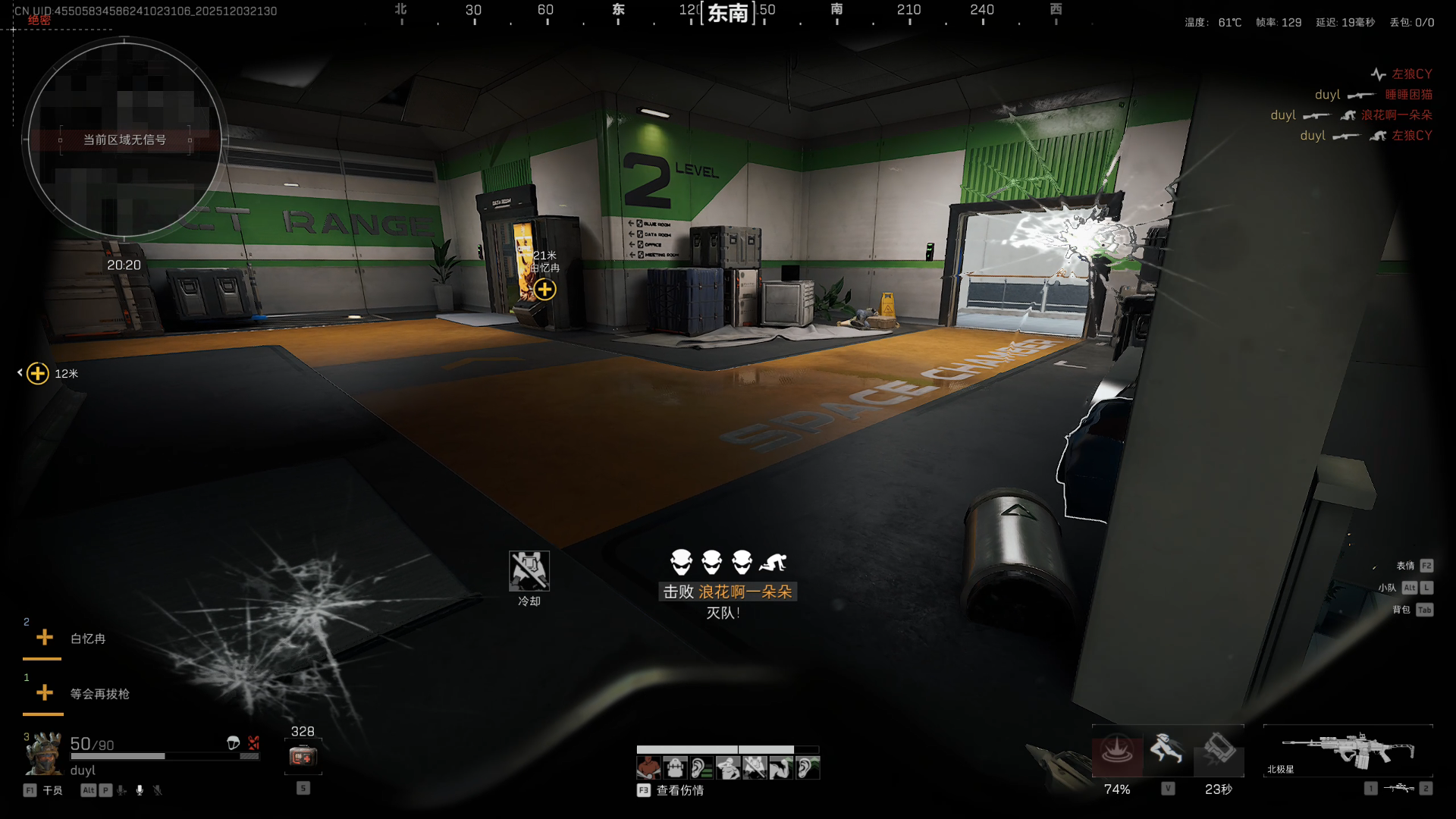Click the 东南 compass heading indicator

(728, 13)
